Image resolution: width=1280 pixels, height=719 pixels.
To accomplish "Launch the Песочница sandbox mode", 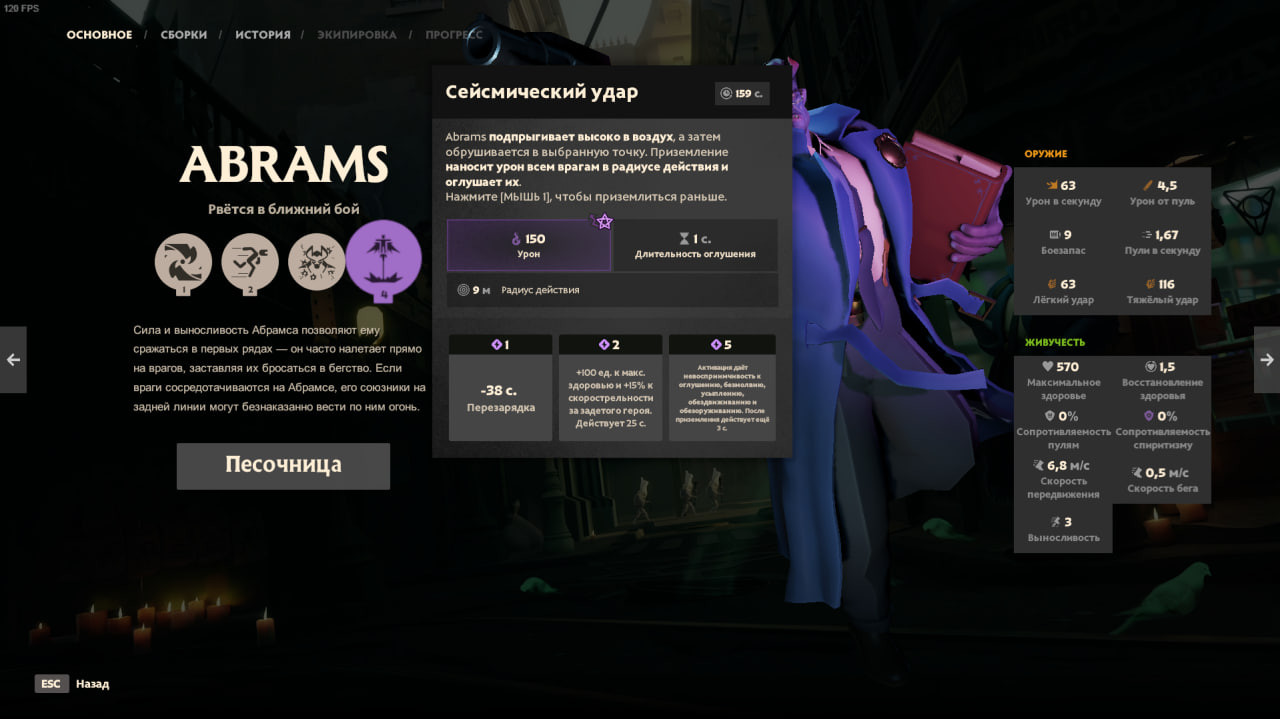I will pyautogui.click(x=283, y=466).
